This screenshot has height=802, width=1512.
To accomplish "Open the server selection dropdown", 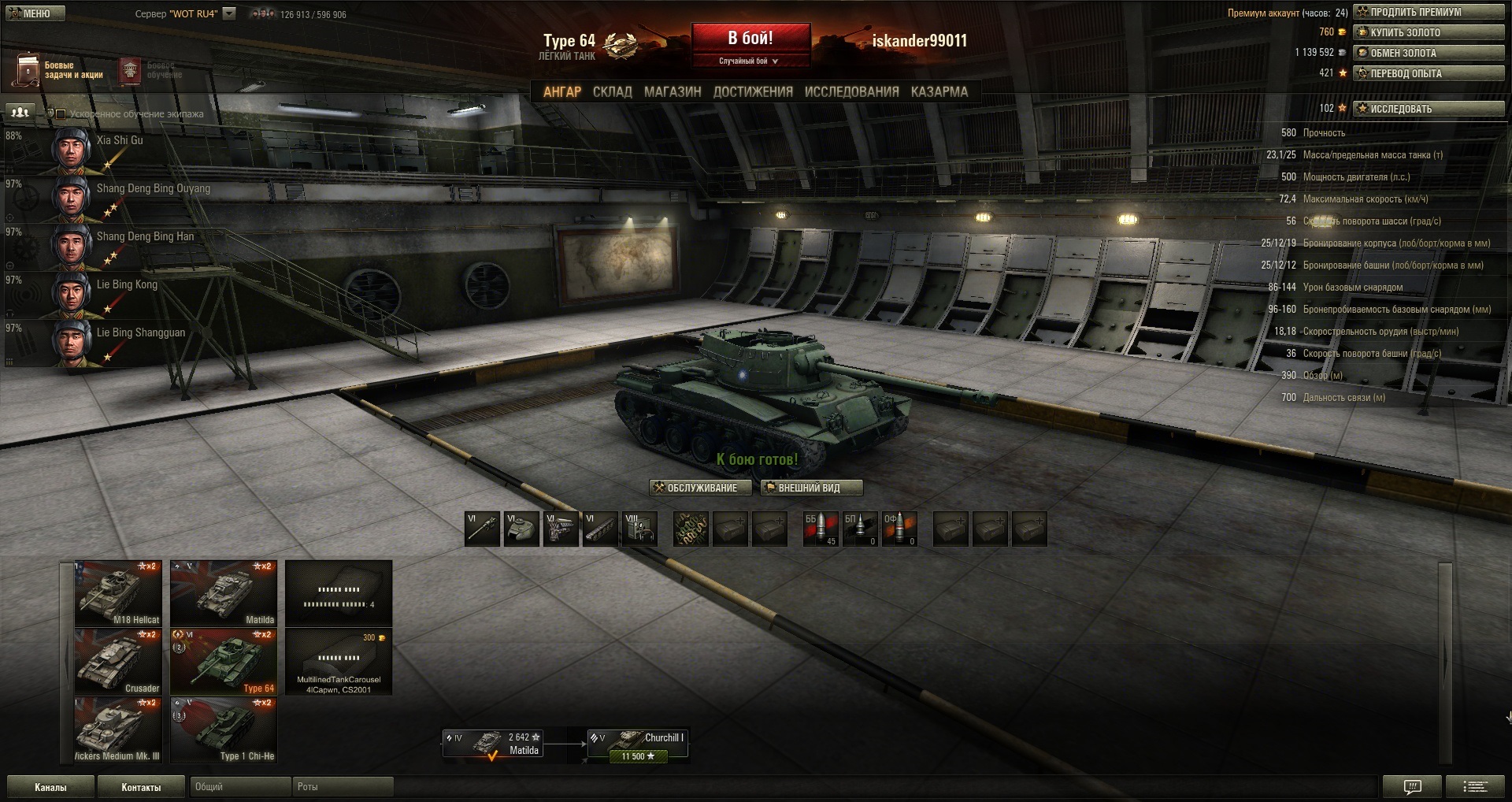I will pyautogui.click(x=229, y=13).
